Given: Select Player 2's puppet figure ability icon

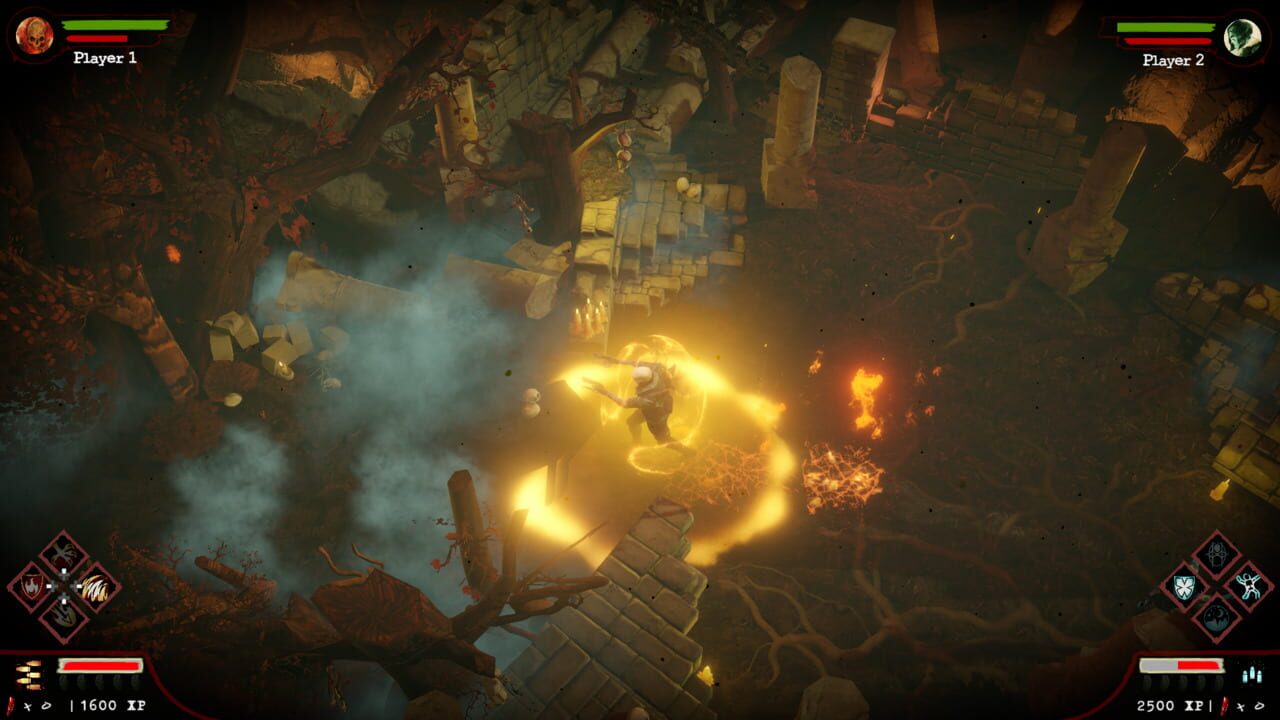Looking at the screenshot, I should point(1249,585).
